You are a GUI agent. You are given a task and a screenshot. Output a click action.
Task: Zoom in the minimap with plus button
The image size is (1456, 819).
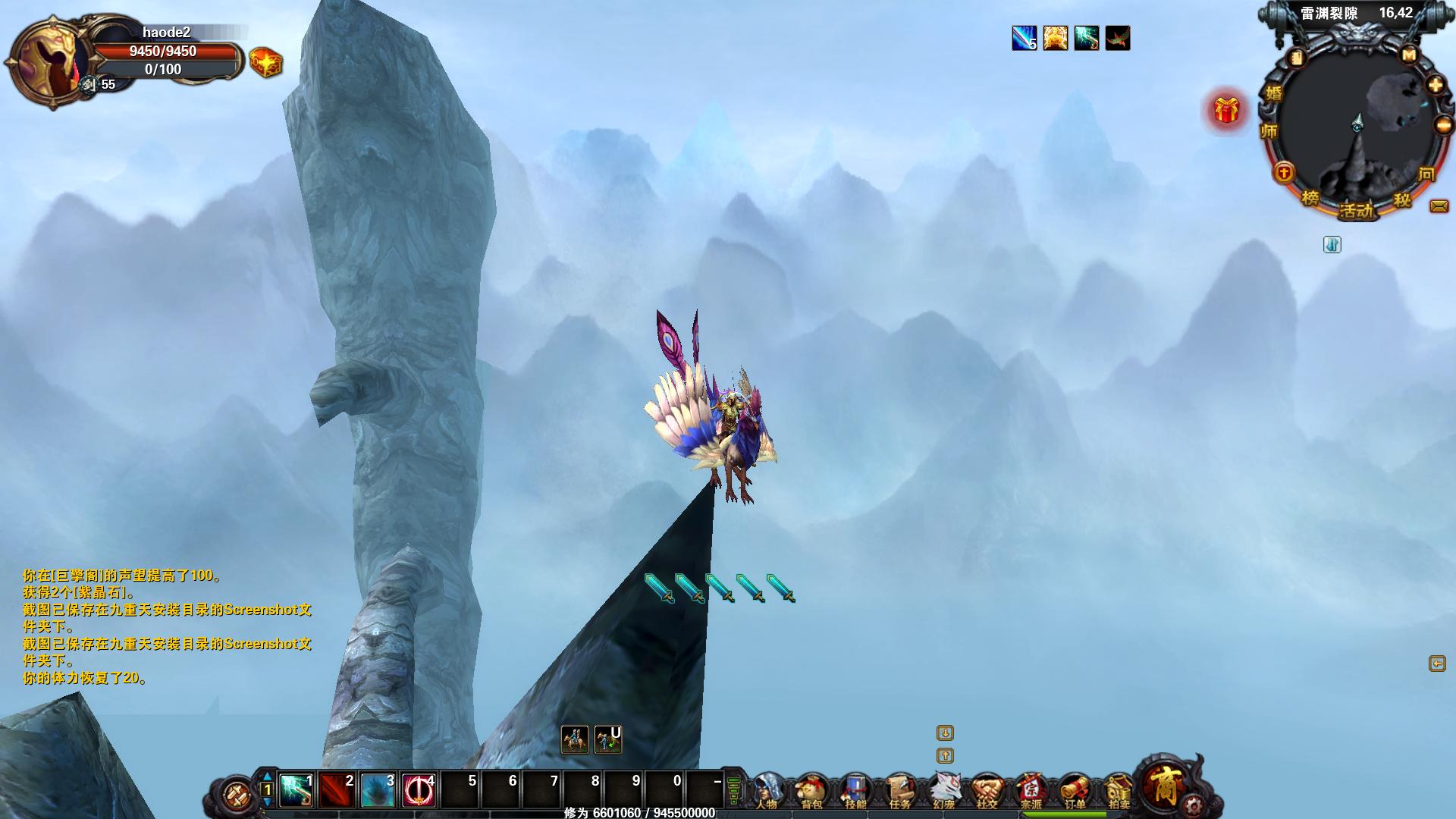[1436, 84]
